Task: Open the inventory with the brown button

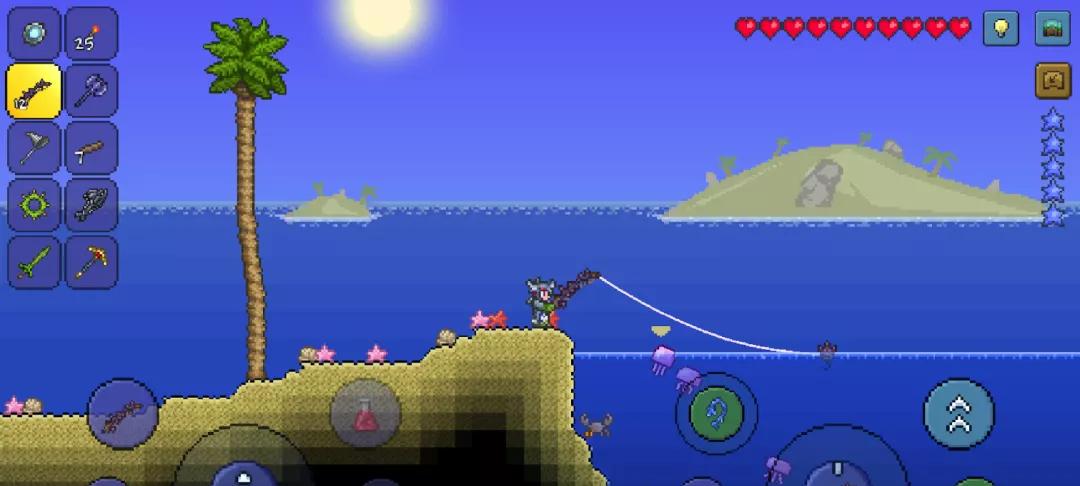Action: point(1052,81)
